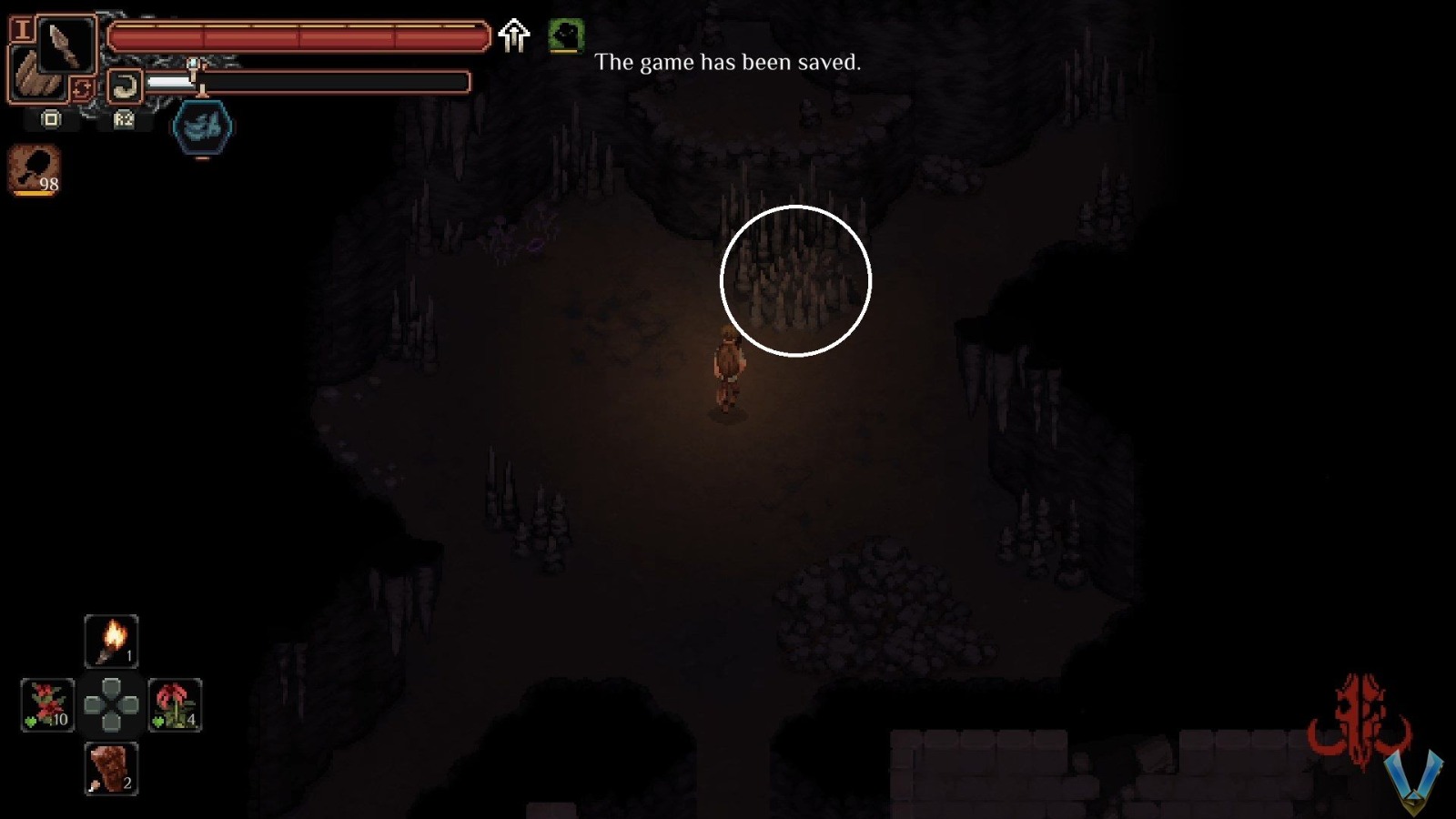The width and height of the screenshot is (1456, 819).
Task: Expand the roasted meat slot showing 2
Action: click(111, 767)
